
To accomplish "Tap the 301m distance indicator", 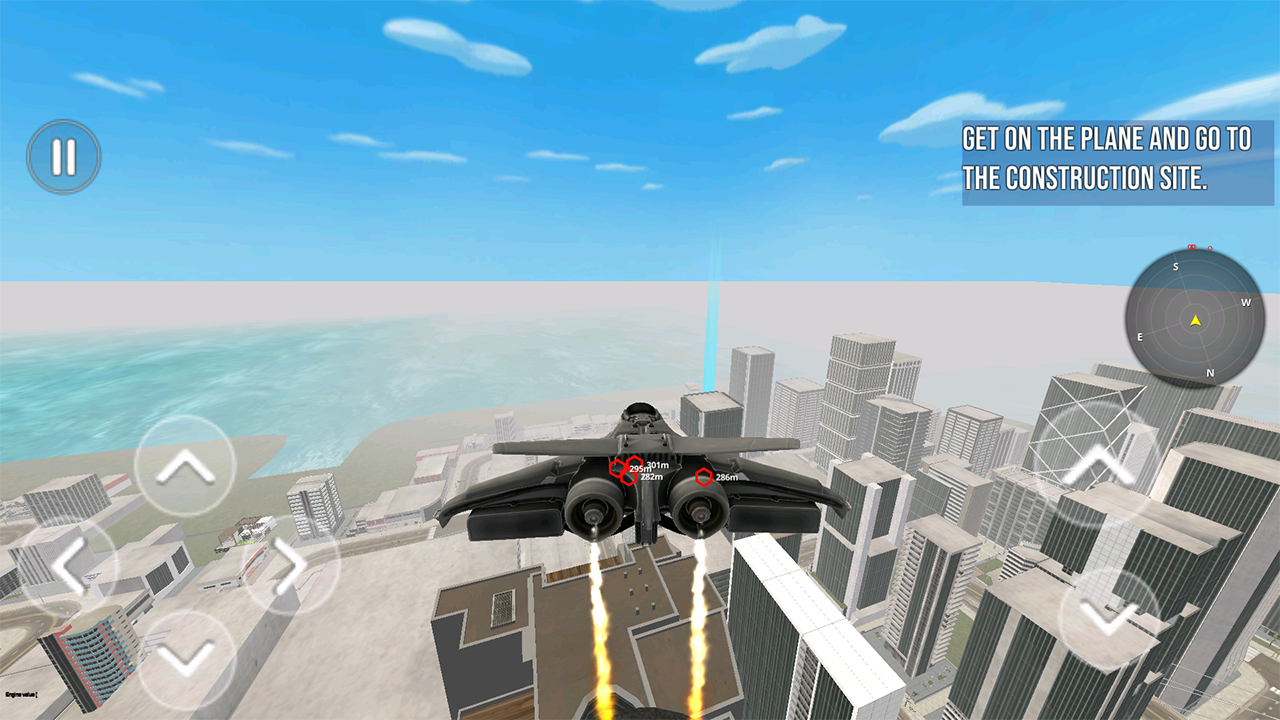I will [x=657, y=465].
